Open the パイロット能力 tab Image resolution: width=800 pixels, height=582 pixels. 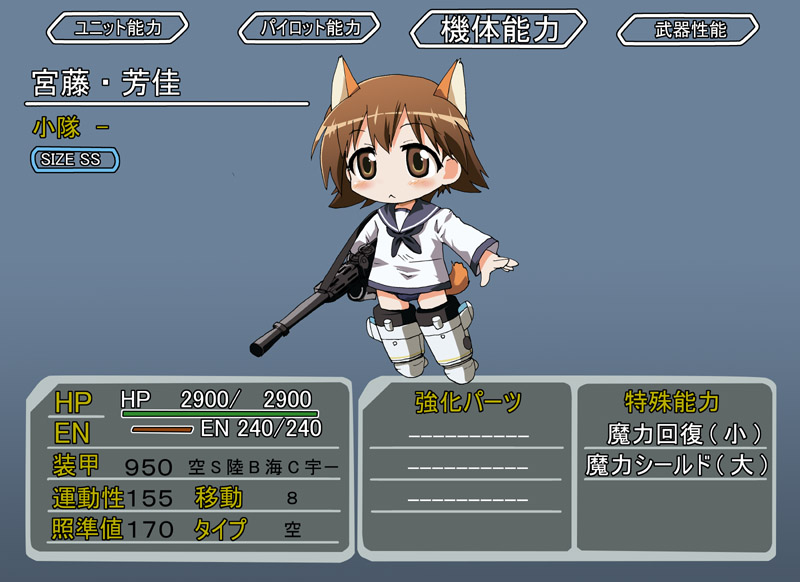point(311,28)
